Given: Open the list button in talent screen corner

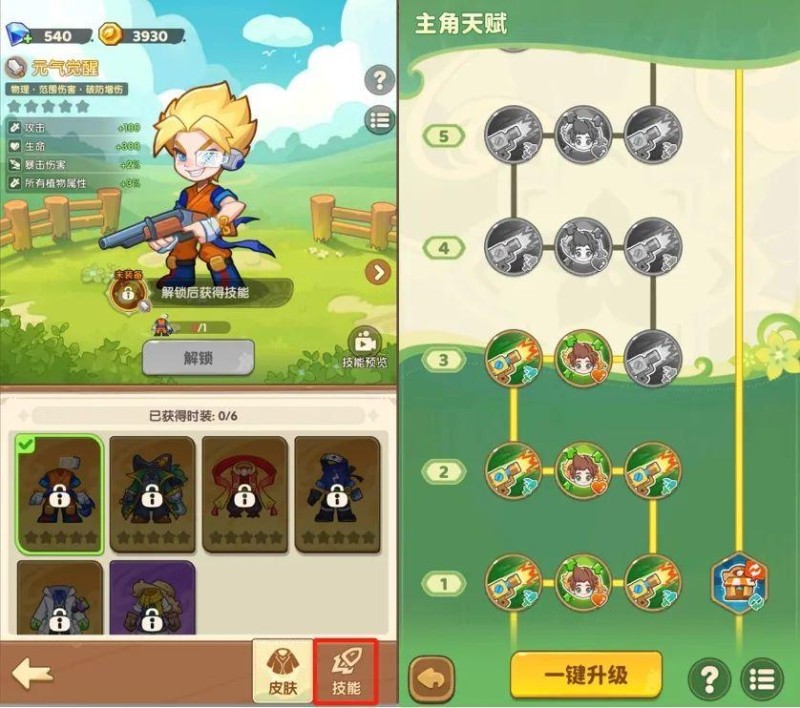Looking at the screenshot, I should click(x=762, y=679).
